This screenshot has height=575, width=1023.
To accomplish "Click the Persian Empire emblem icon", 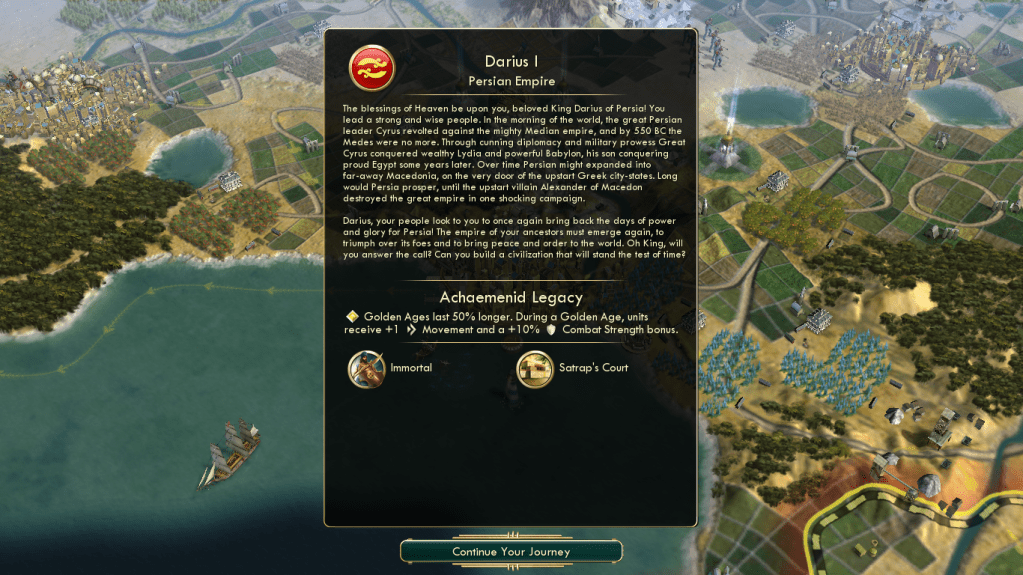I will [x=371, y=68].
